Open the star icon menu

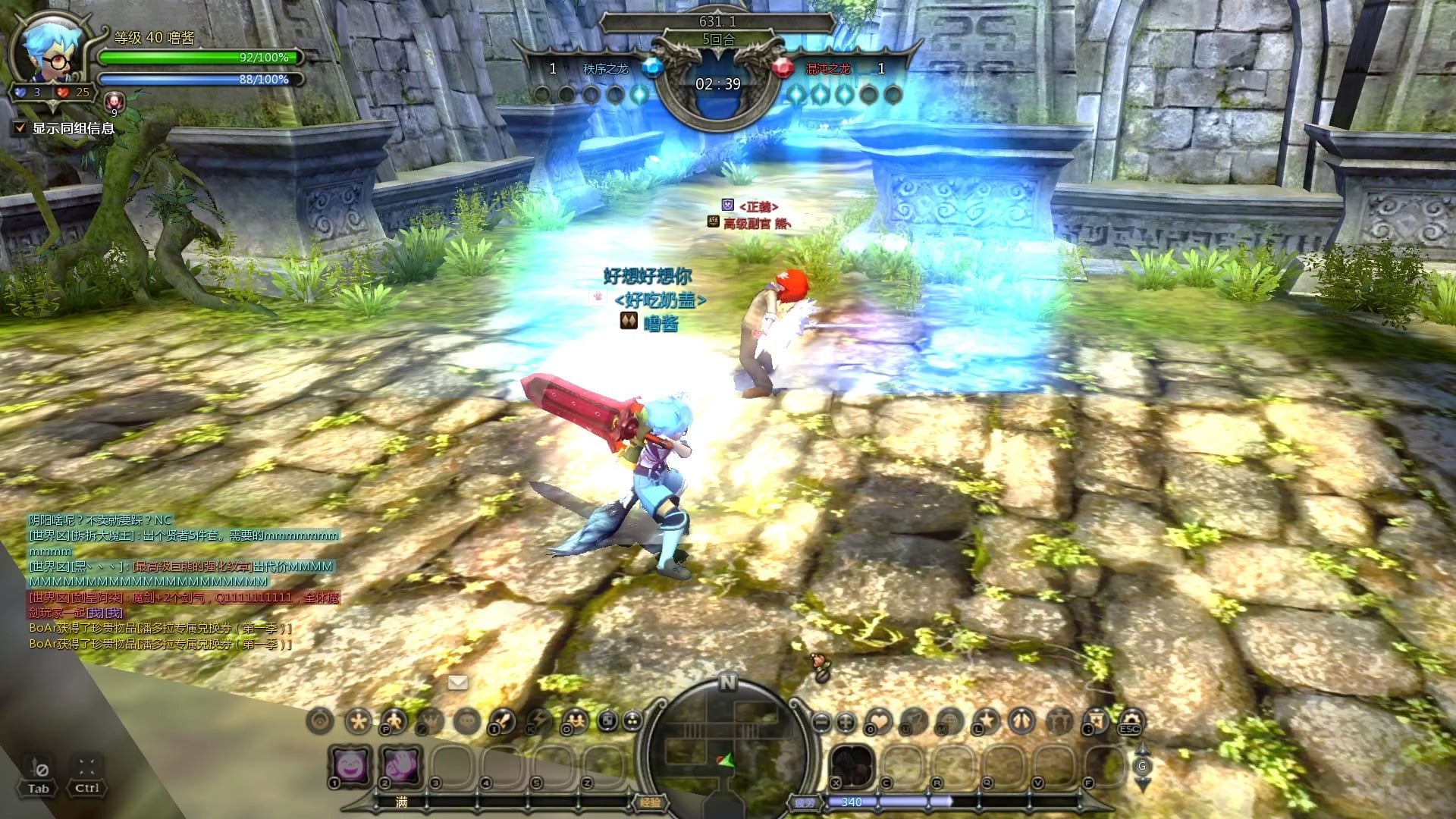tap(986, 720)
